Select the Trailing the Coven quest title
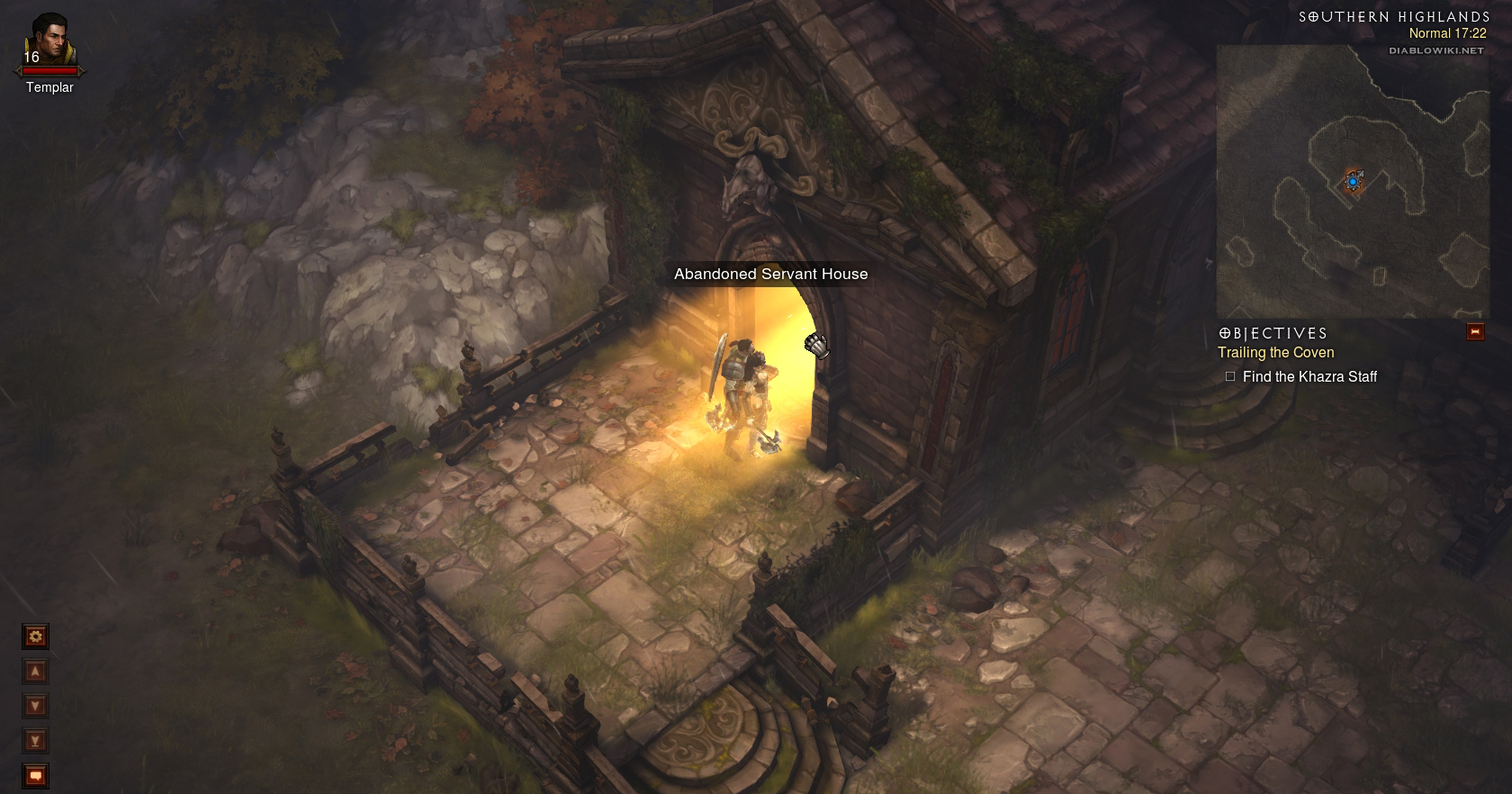1512x794 pixels. point(1275,353)
